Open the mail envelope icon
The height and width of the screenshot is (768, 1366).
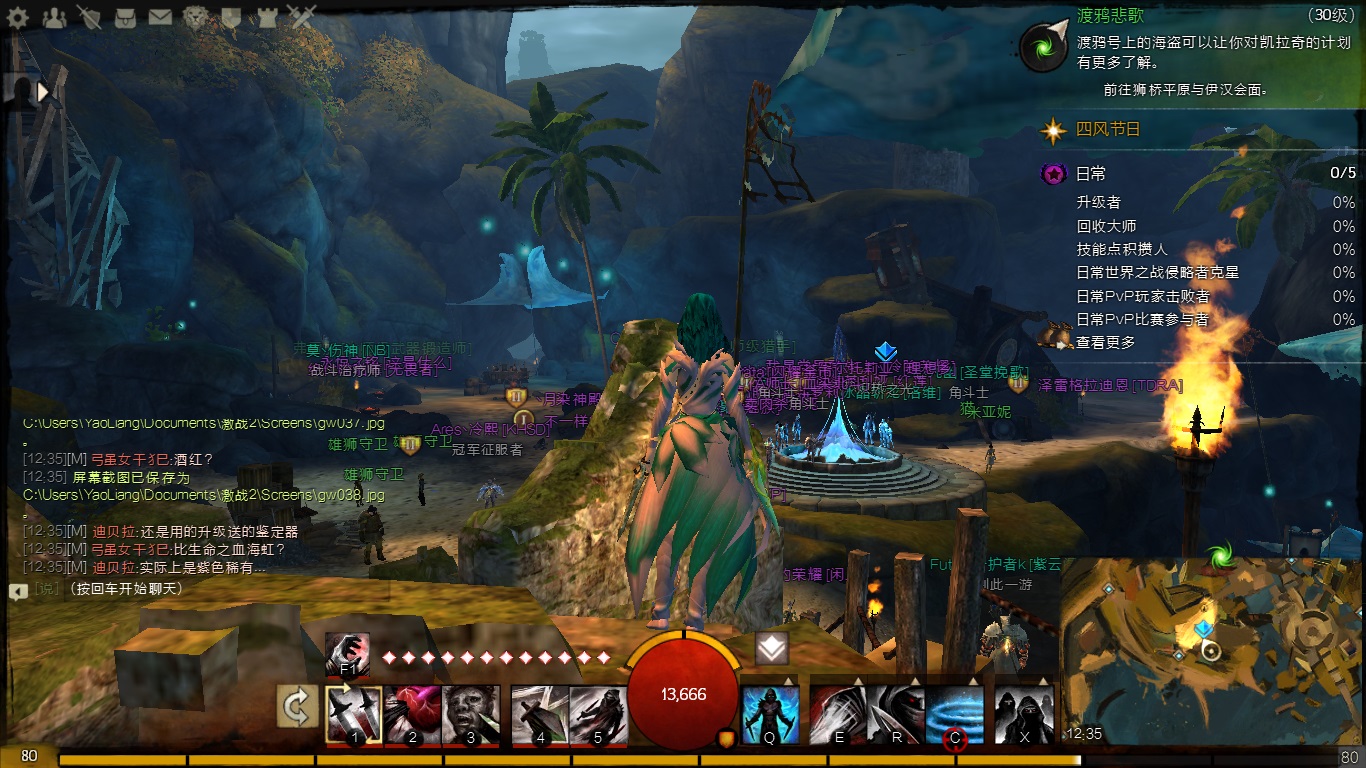coord(160,16)
